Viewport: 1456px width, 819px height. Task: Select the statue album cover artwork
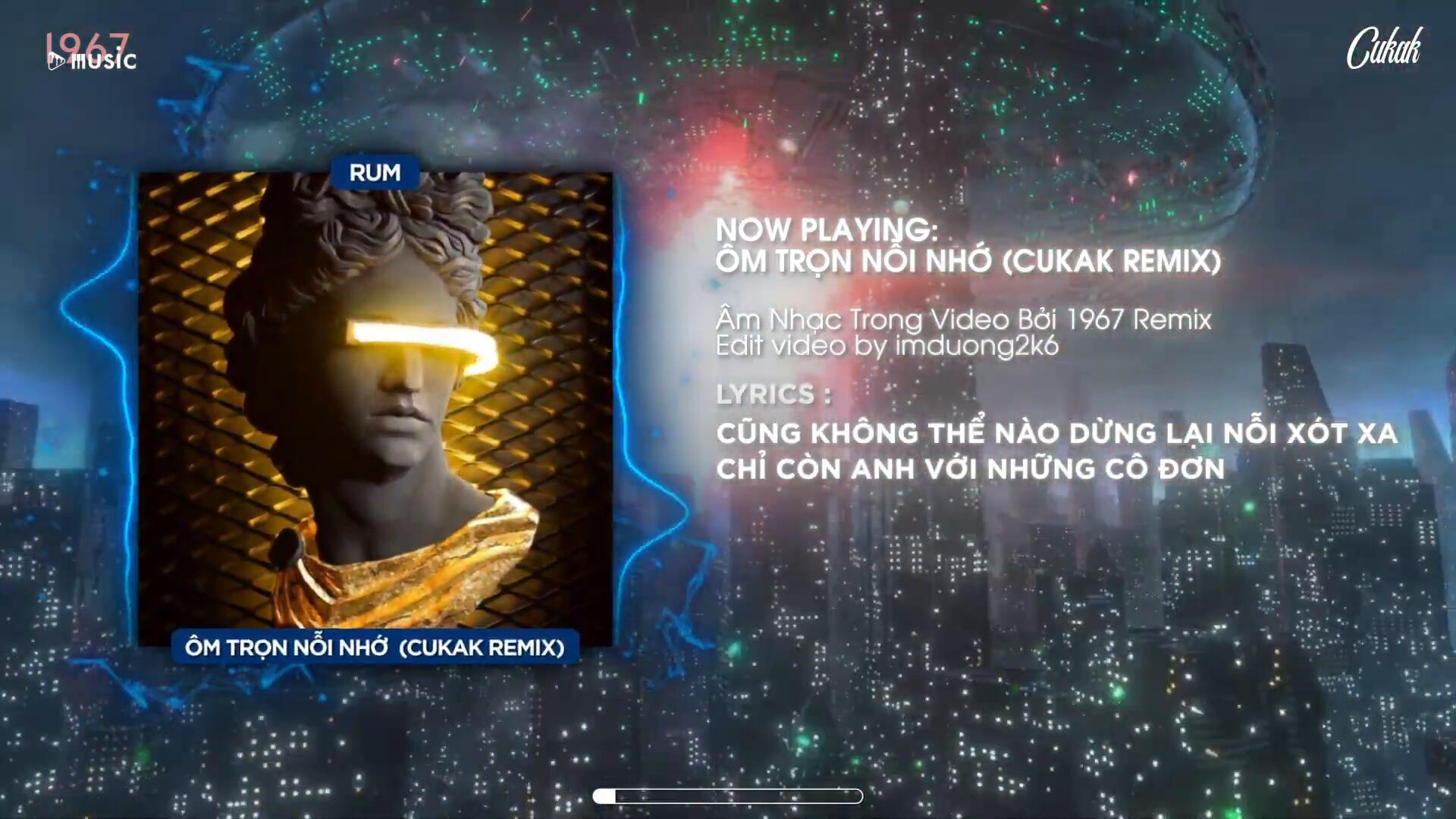click(375, 409)
